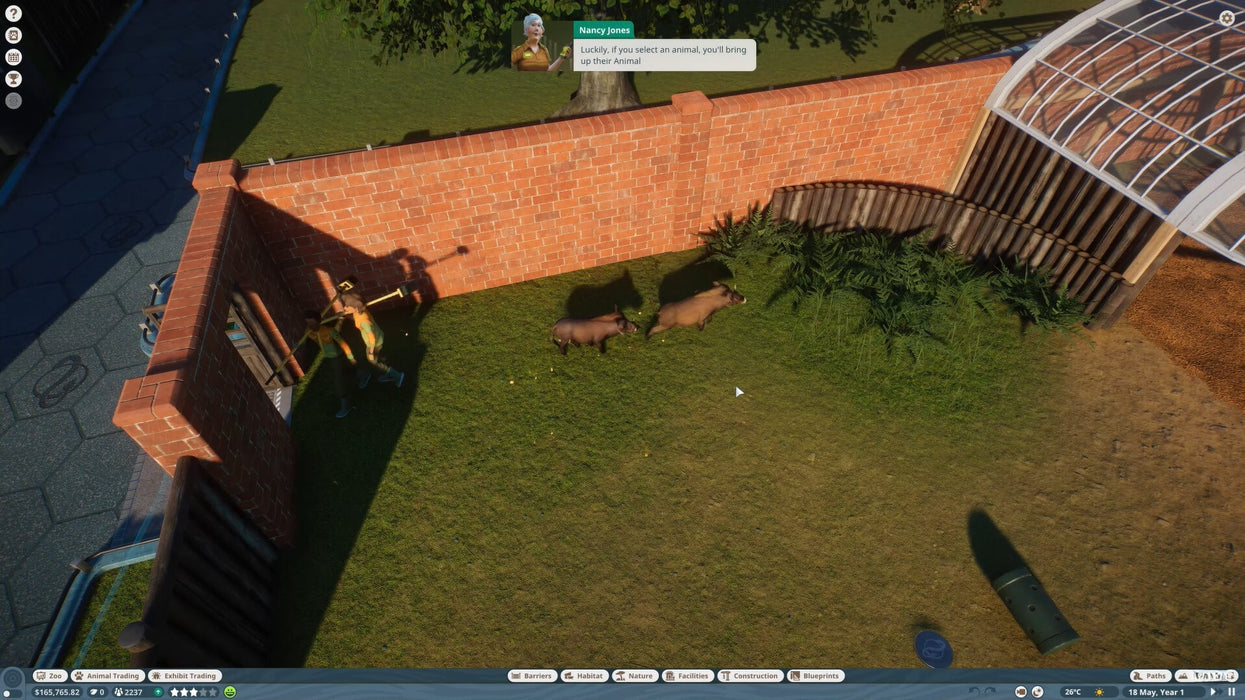This screenshot has height=700, width=1245.
Task: Open the Zoo menu
Action: point(50,676)
